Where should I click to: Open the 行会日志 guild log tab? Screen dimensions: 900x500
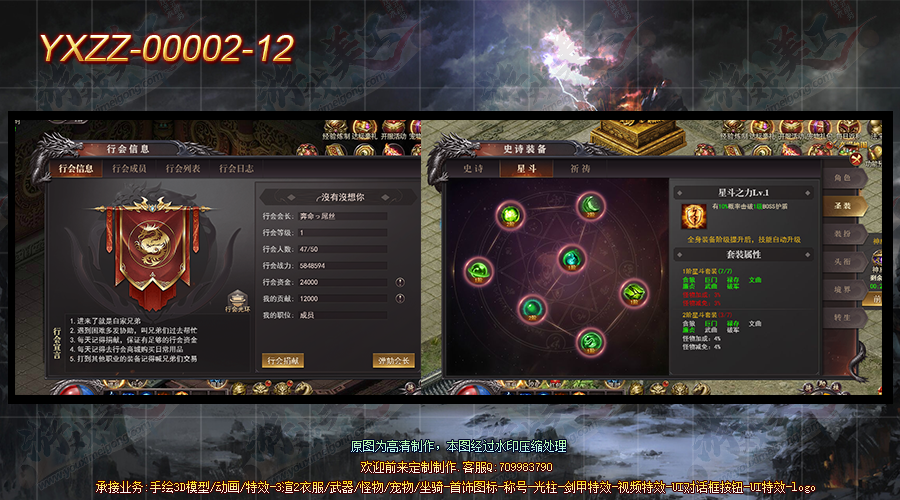point(237,169)
